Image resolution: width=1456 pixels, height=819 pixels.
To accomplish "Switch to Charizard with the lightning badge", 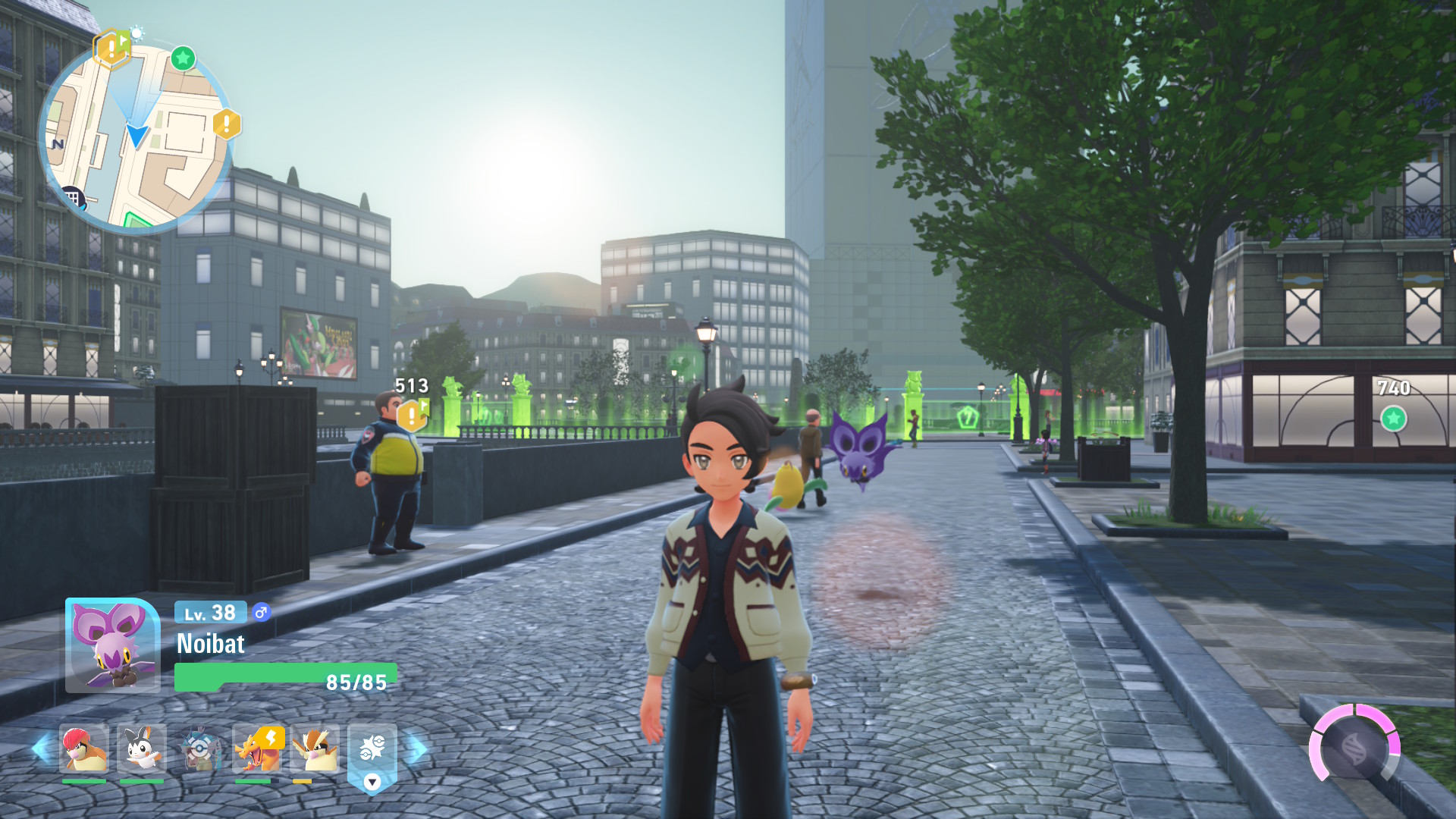I will pyautogui.click(x=258, y=749).
